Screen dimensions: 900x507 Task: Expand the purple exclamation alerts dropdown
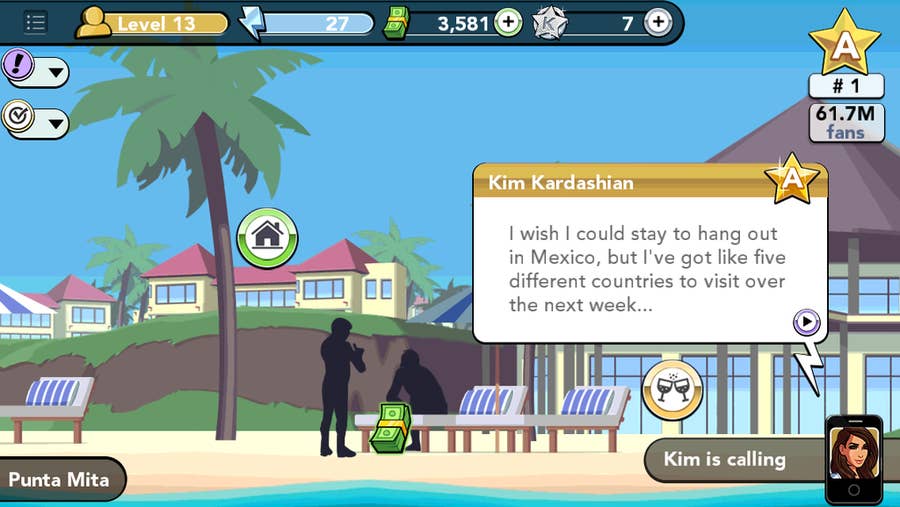click(35, 69)
